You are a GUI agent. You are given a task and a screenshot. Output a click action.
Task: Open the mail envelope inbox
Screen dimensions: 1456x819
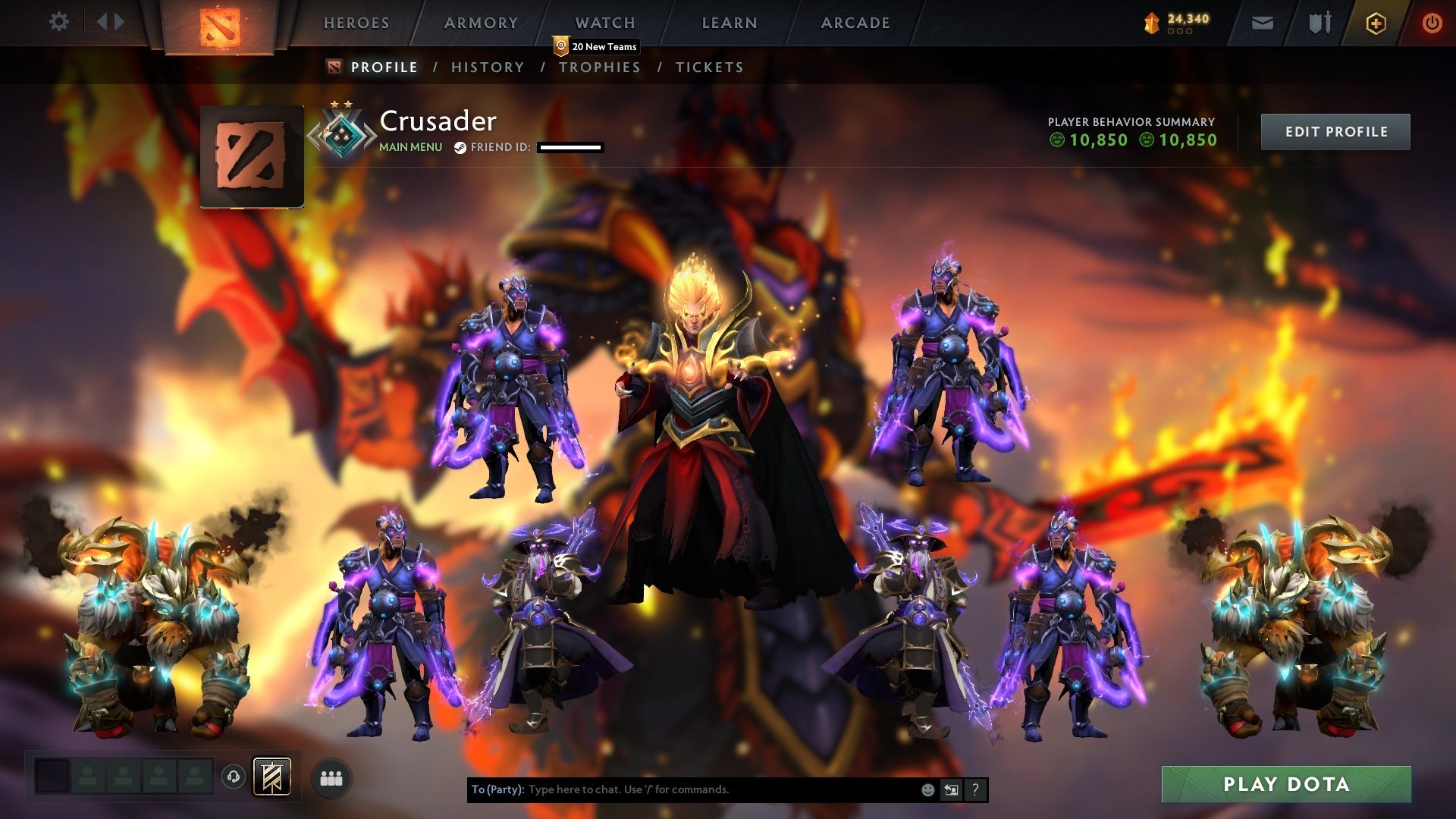(1263, 24)
